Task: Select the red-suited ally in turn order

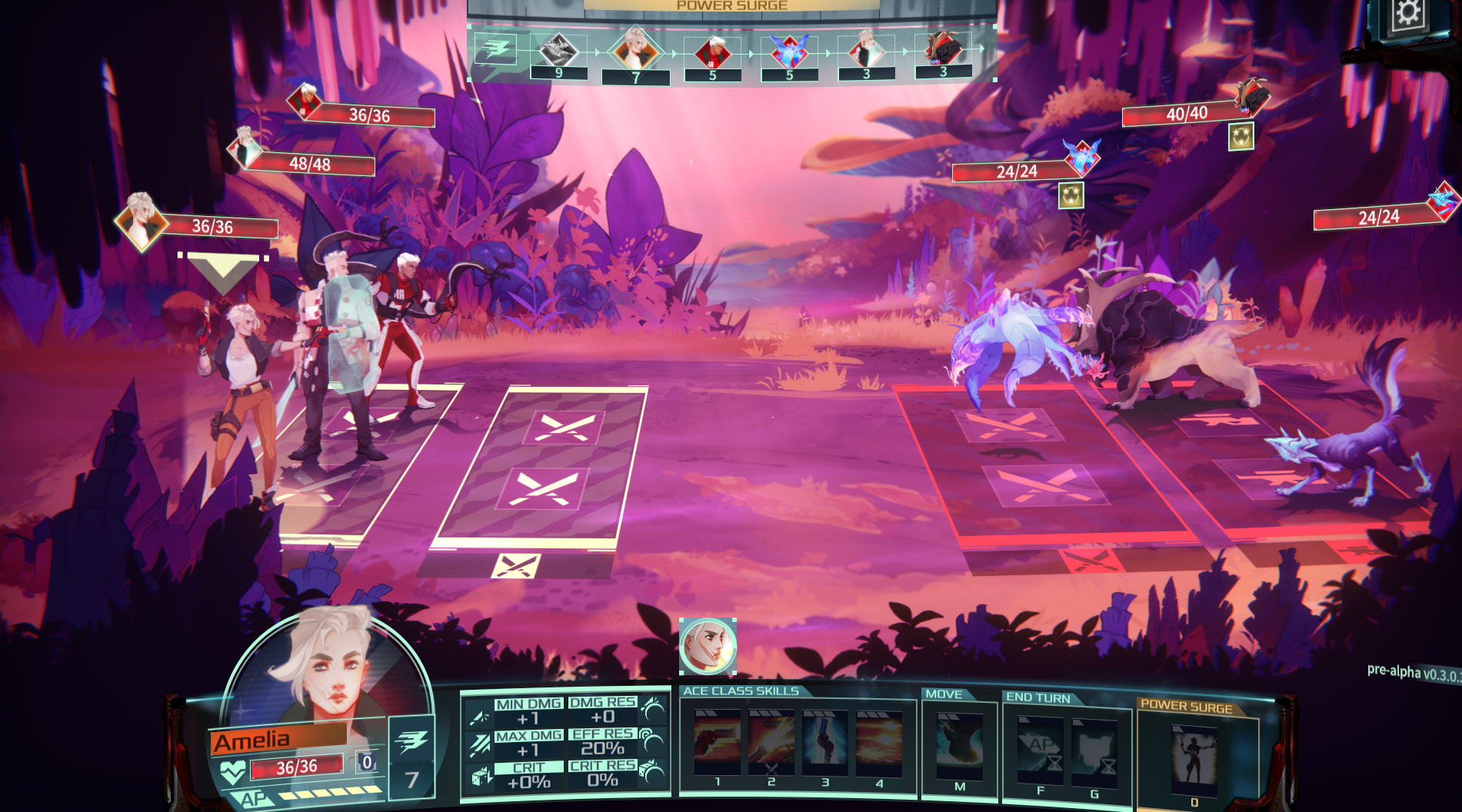Action: [x=712, y=52]
